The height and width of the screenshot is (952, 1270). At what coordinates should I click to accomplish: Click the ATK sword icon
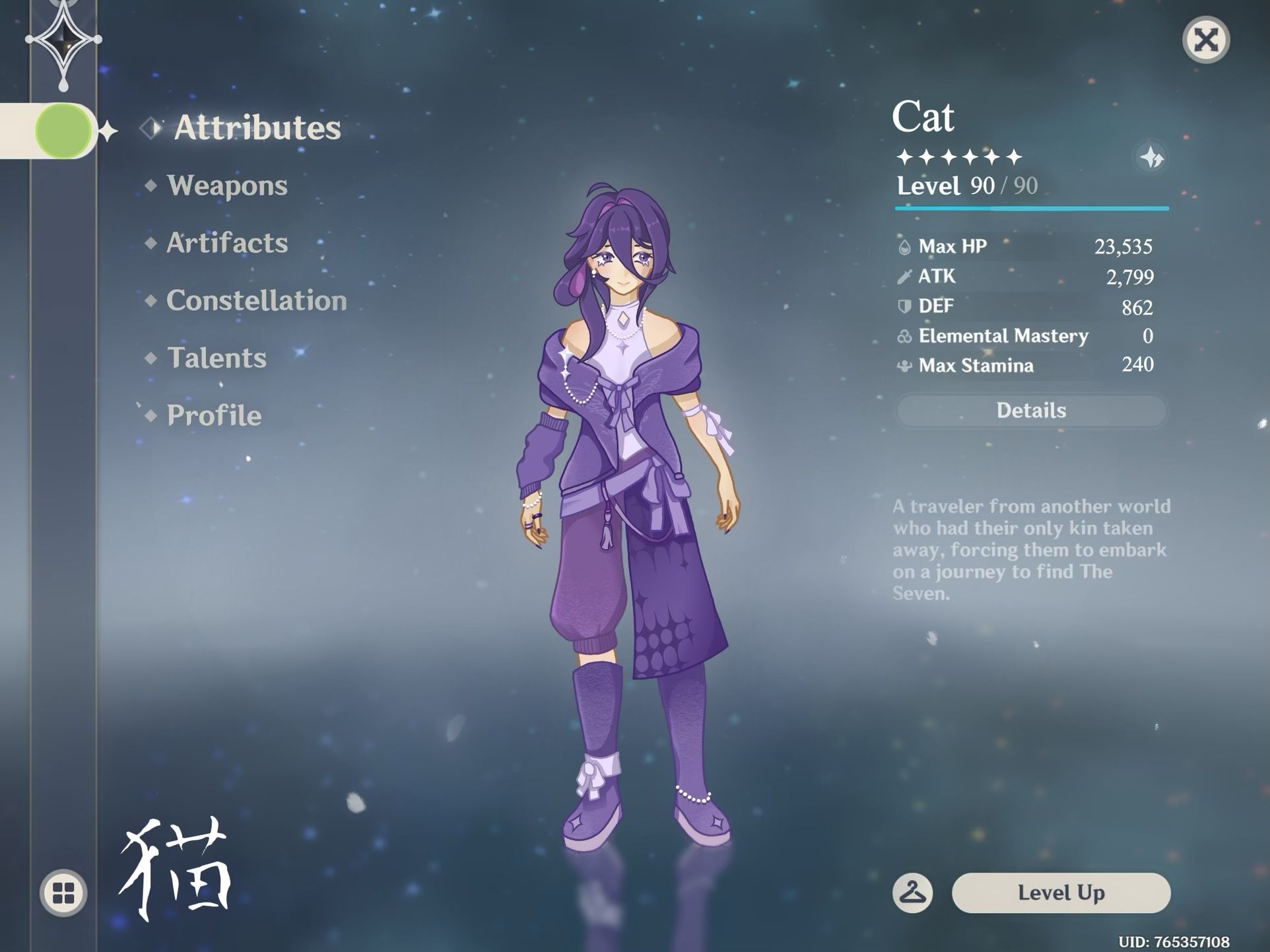pyautogui.click(x=906, y=276)
